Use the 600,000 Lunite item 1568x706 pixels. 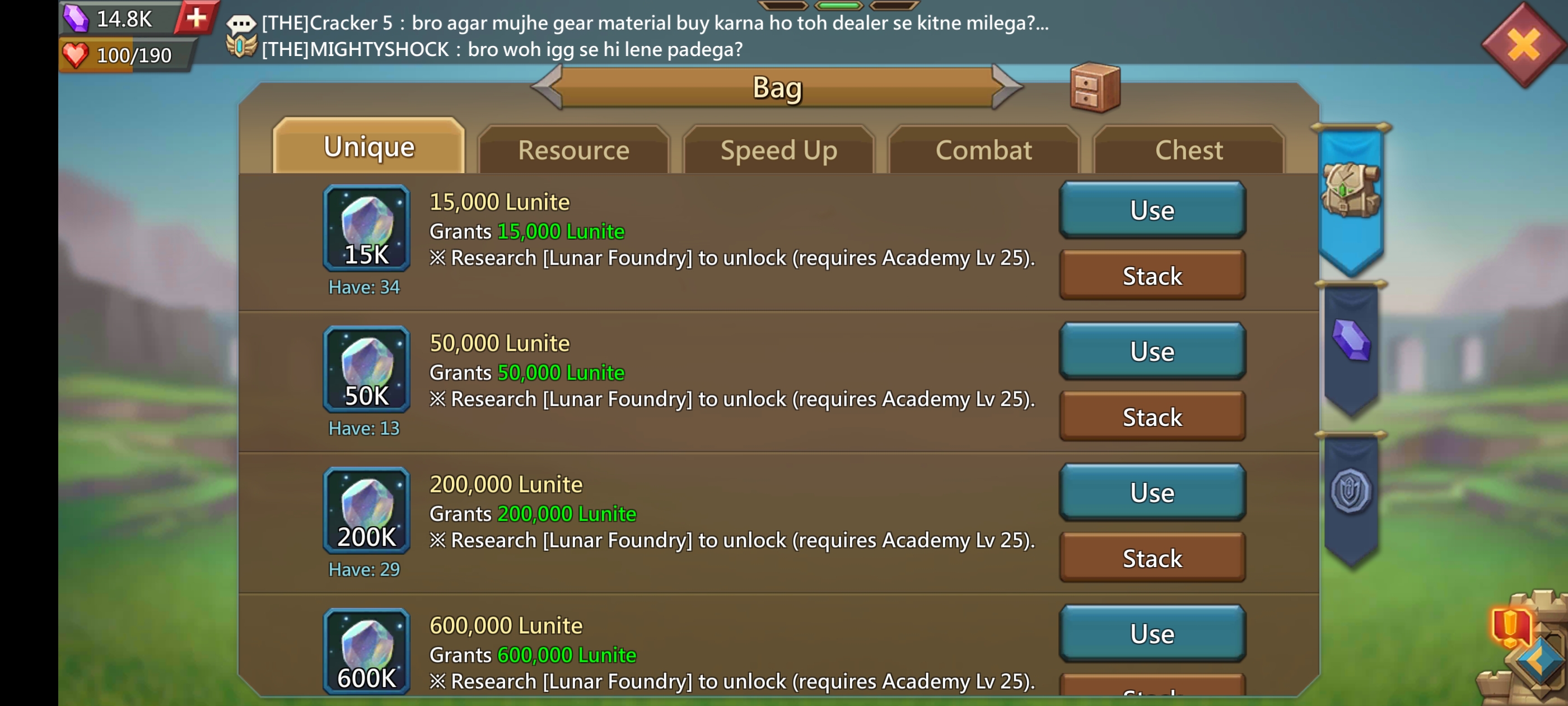[1152, 634]
